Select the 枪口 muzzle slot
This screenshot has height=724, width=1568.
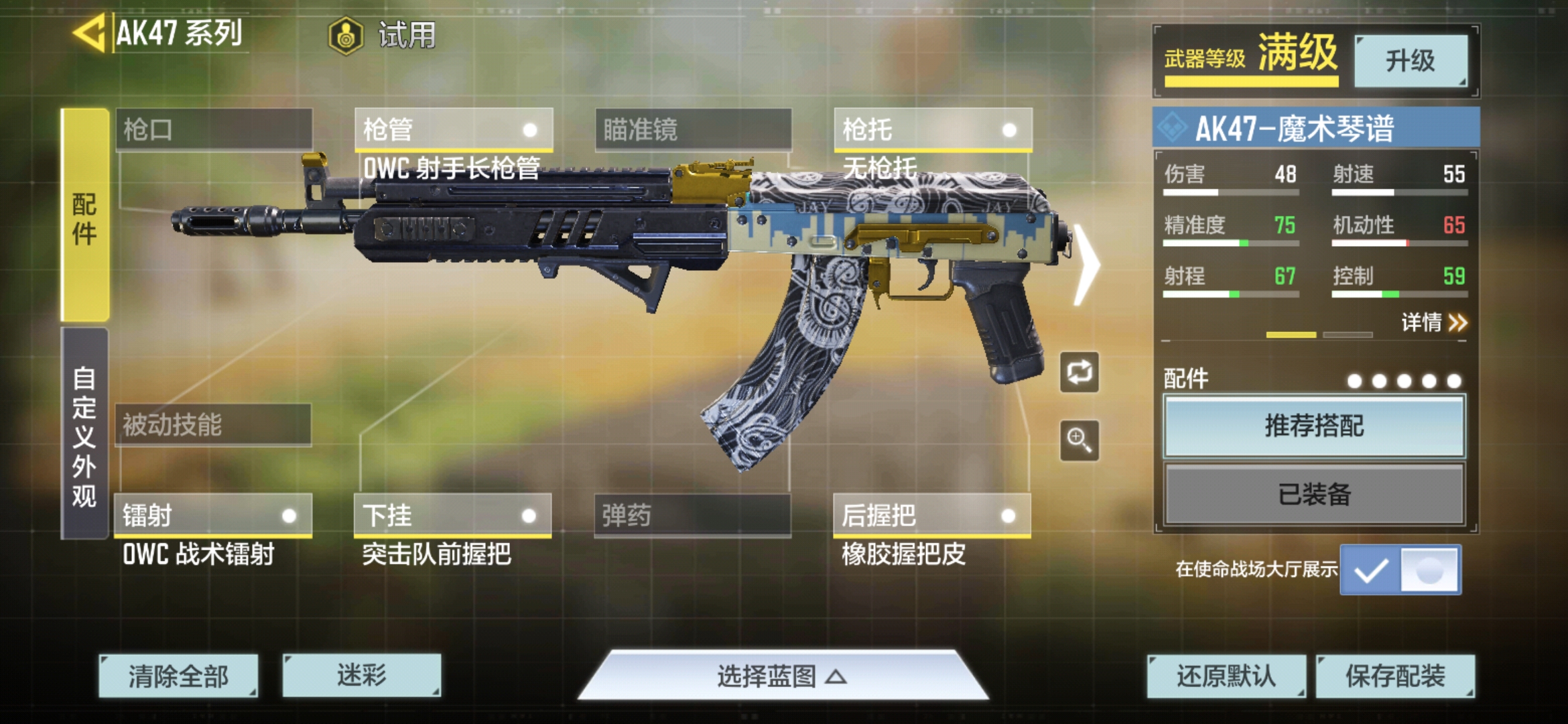214,129
